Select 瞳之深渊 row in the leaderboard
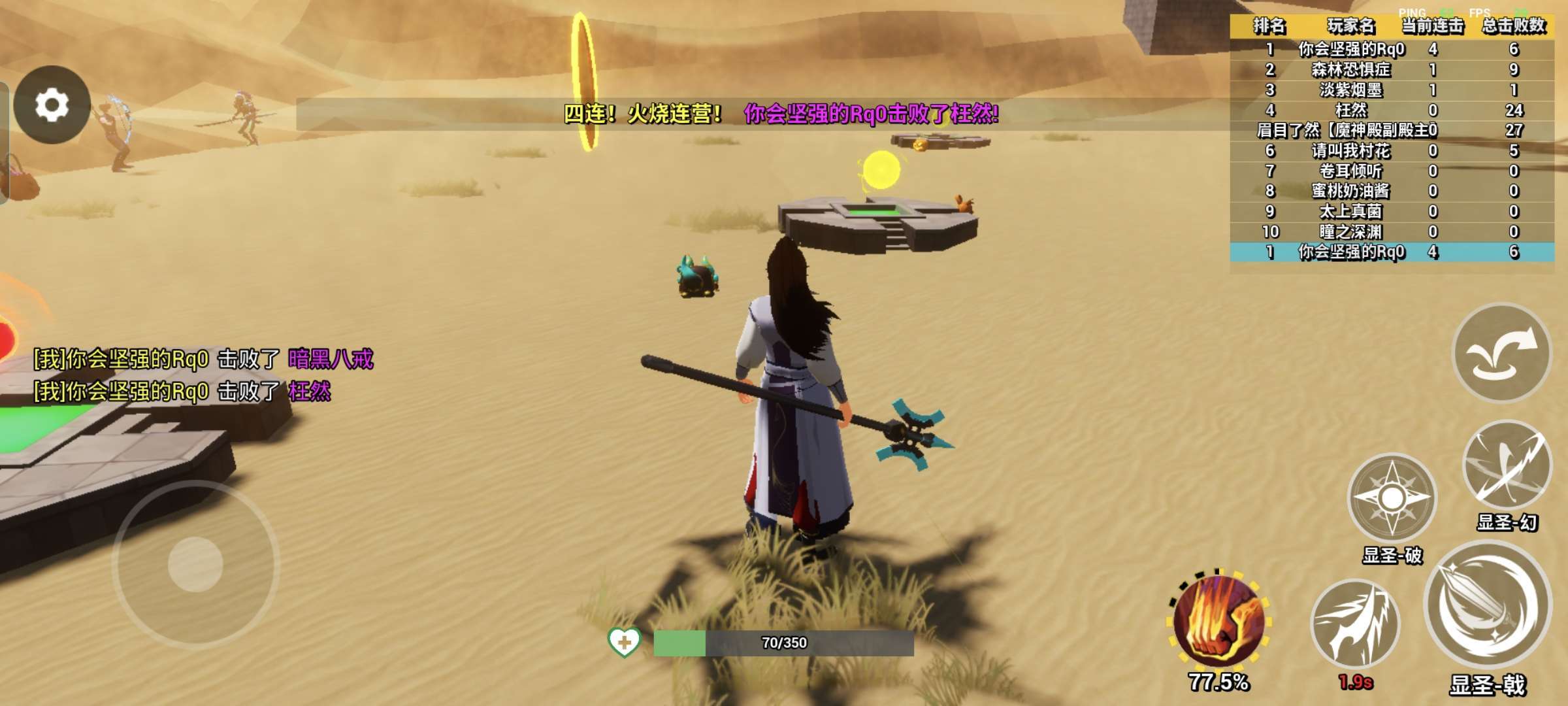This screenshot has height=706, width=1568. tap(1392, 231)
